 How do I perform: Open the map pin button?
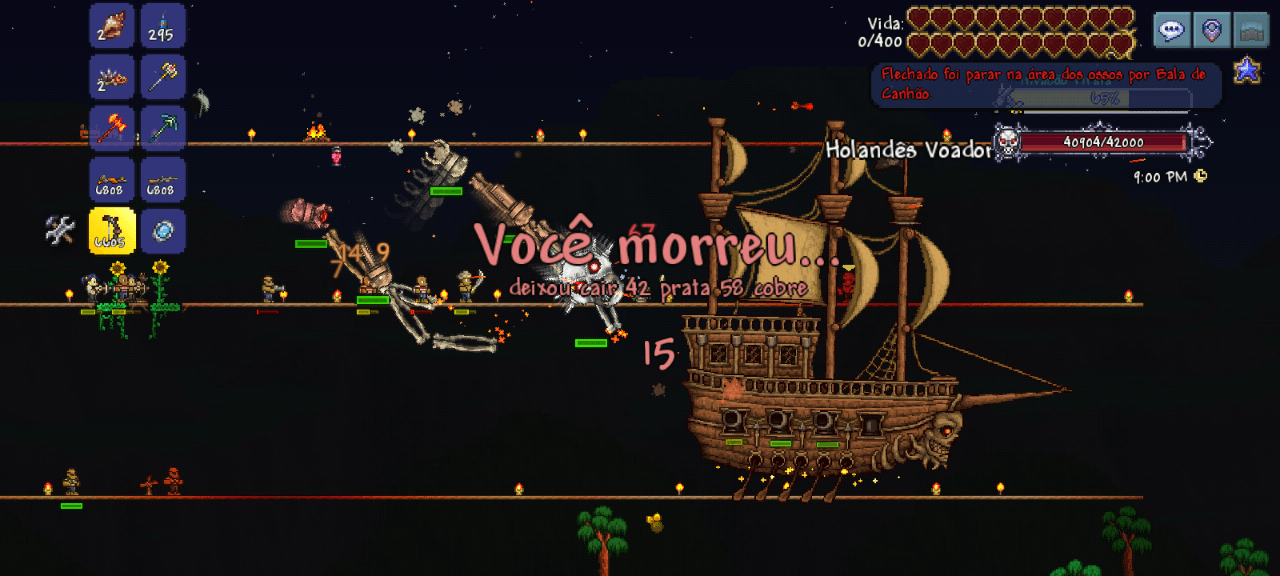tap(1212, 30)
